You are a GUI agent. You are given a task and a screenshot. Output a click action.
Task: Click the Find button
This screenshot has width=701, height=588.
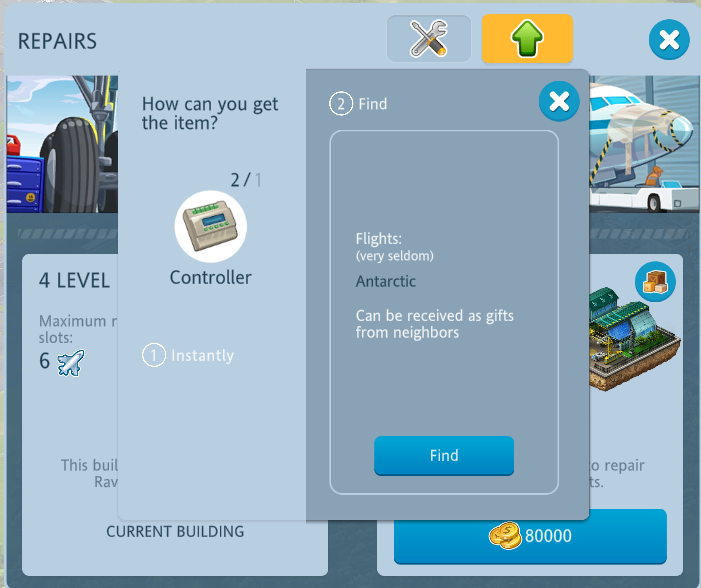tap(444, 456)
